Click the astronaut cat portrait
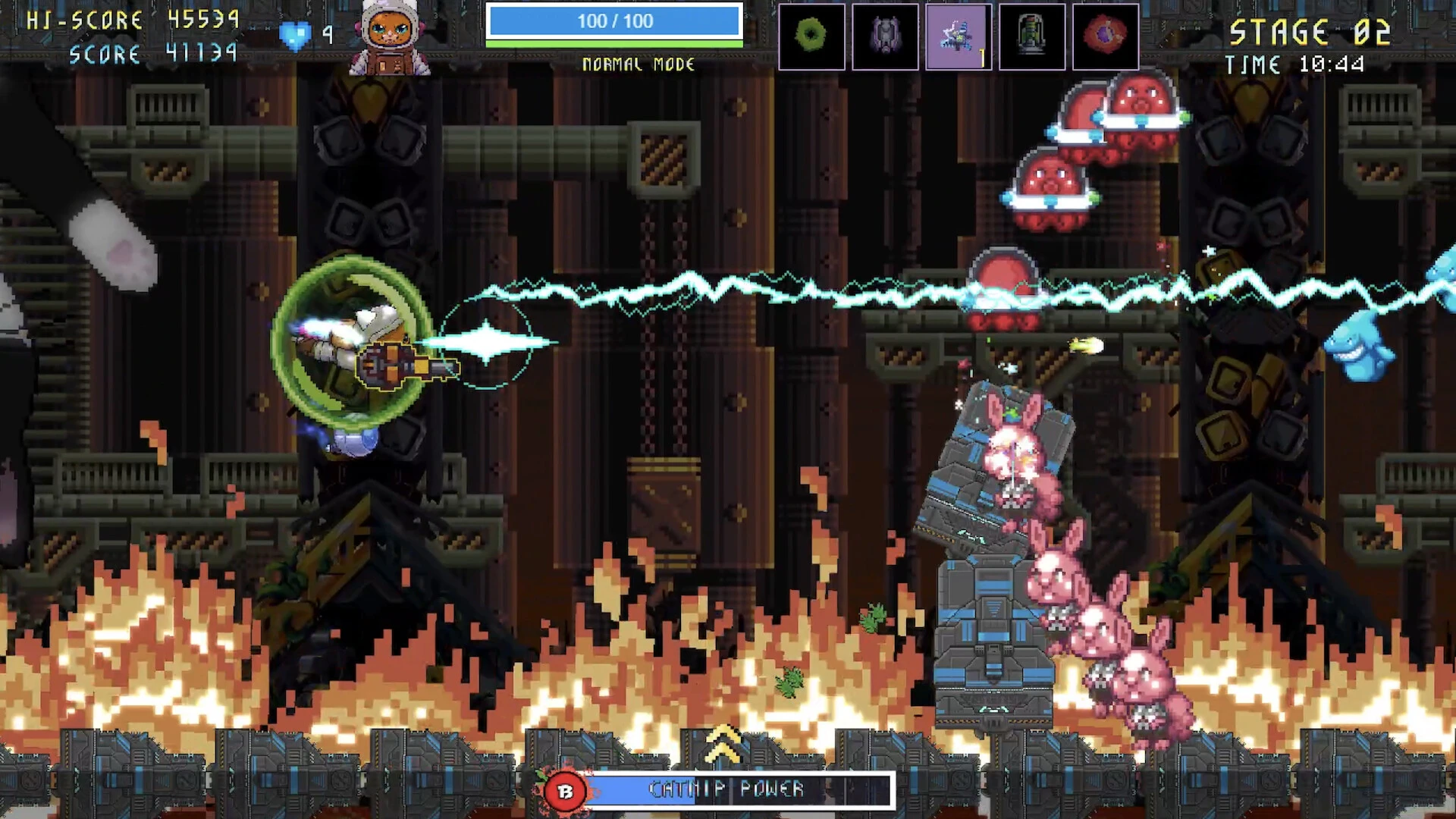The width and height of the screenshot is (1456, 819). (390, 38)
